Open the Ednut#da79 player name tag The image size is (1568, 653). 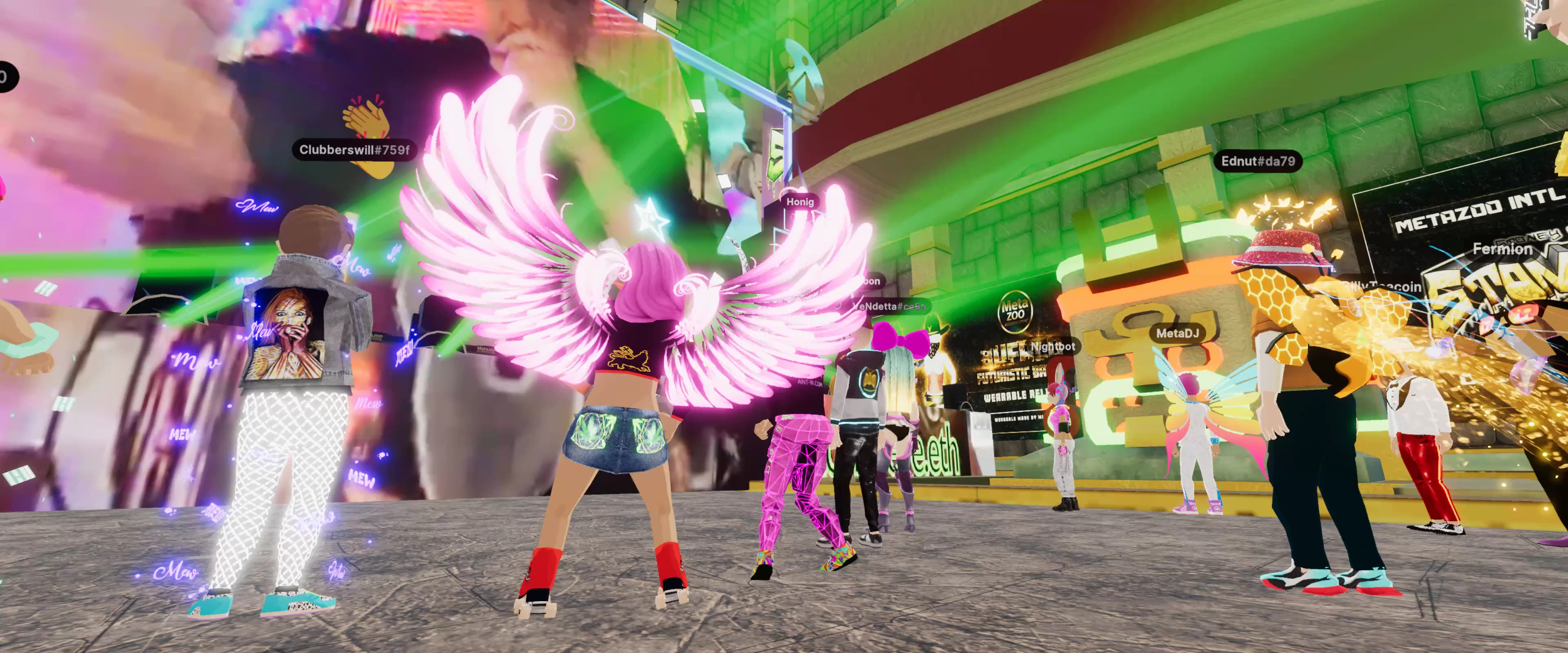1258,161
